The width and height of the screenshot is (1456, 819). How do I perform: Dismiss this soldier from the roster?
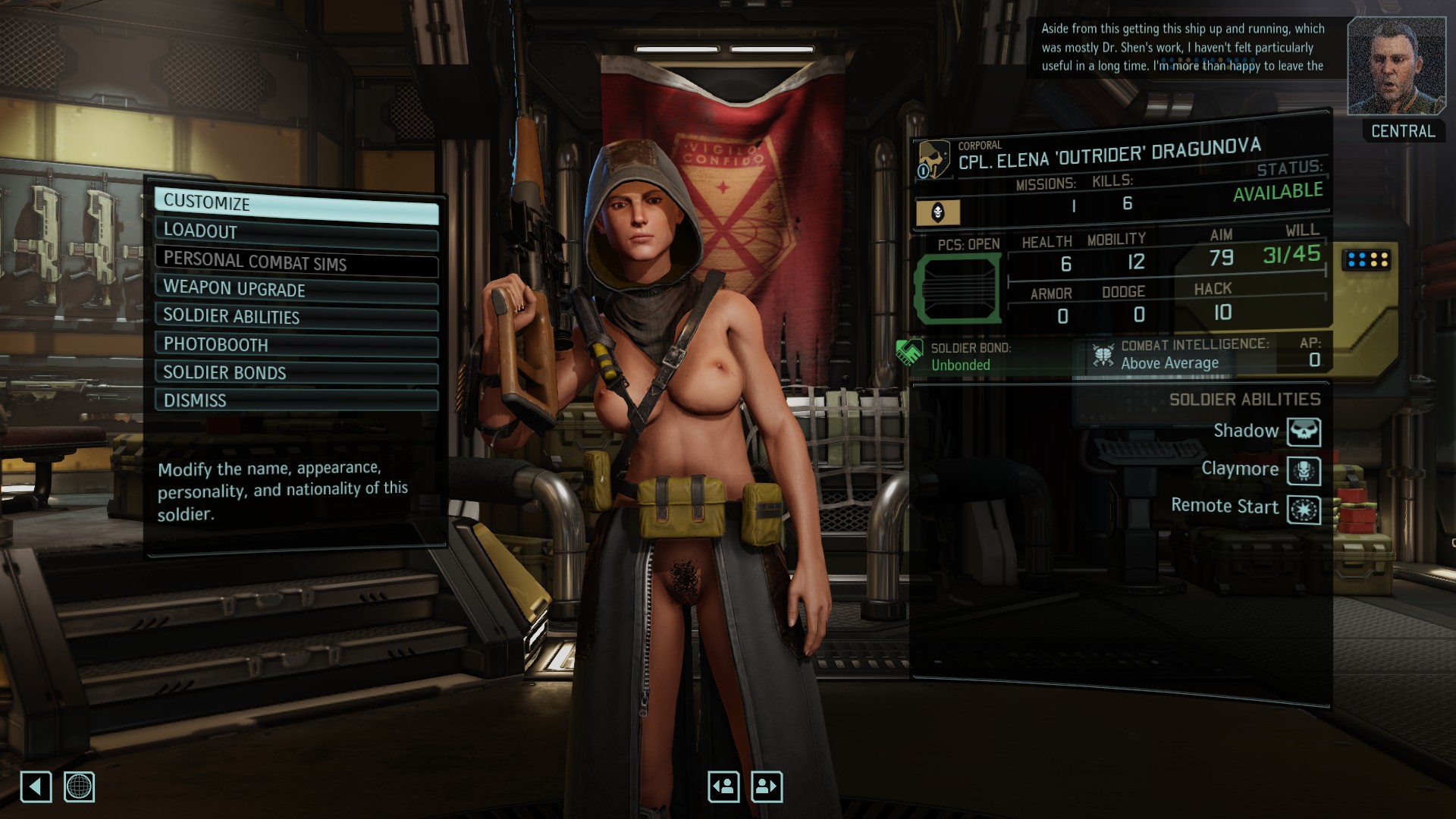point(296,400)
